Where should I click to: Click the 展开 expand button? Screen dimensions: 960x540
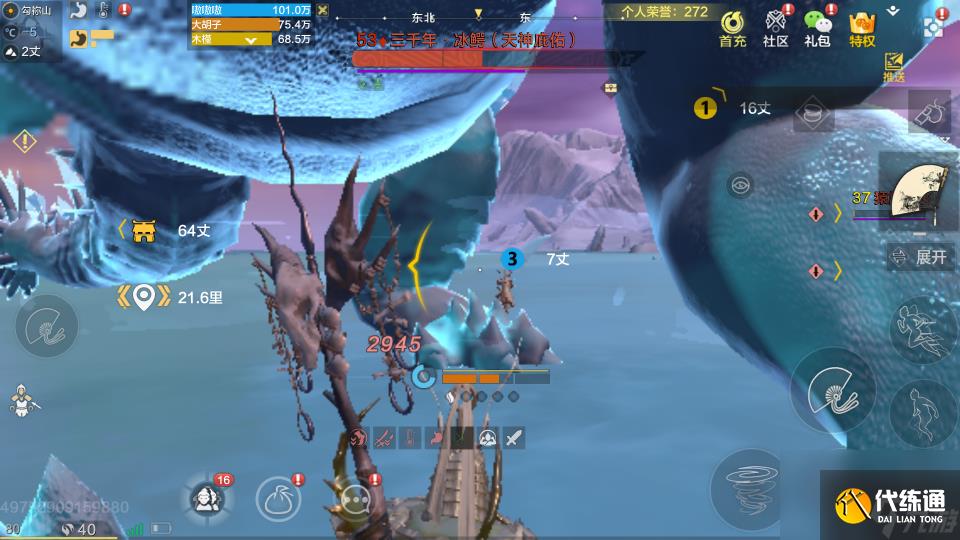pyautogui.click(x=920, y=257)
